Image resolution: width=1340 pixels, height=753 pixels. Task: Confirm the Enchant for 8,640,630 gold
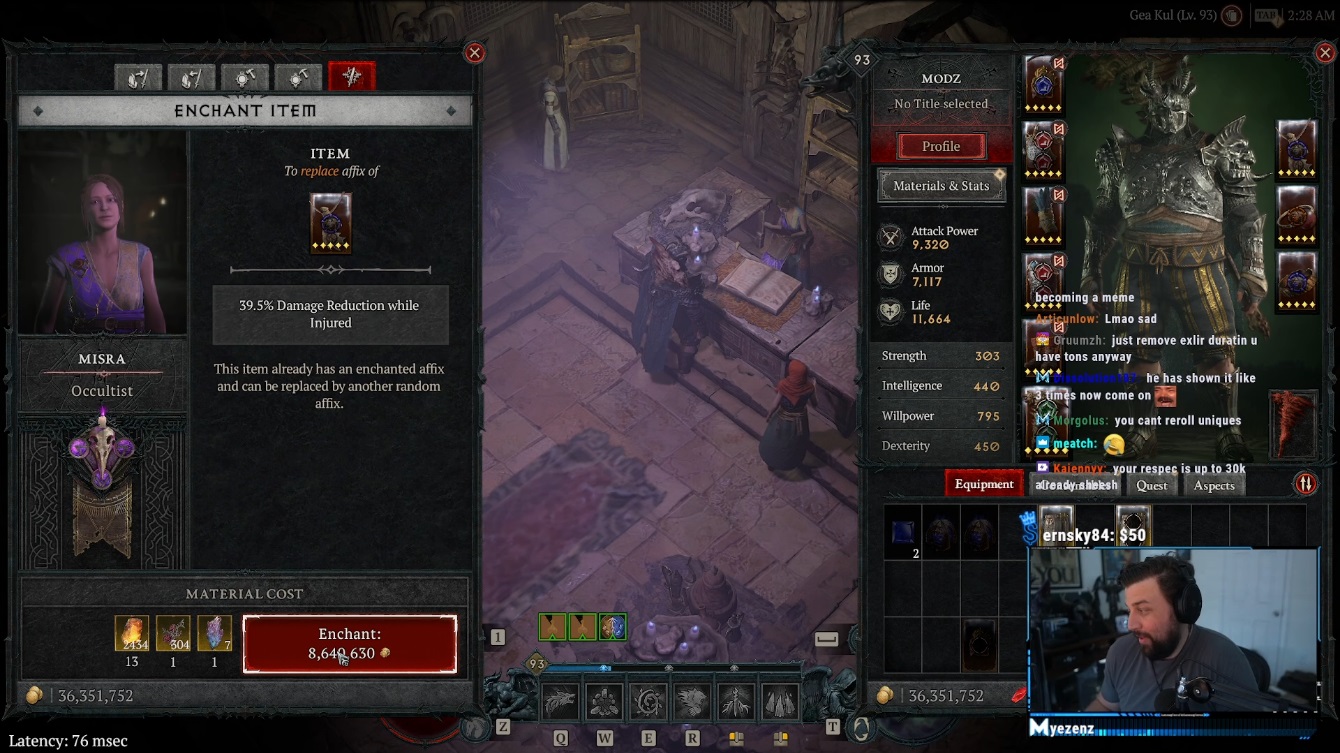coord(349,644)
